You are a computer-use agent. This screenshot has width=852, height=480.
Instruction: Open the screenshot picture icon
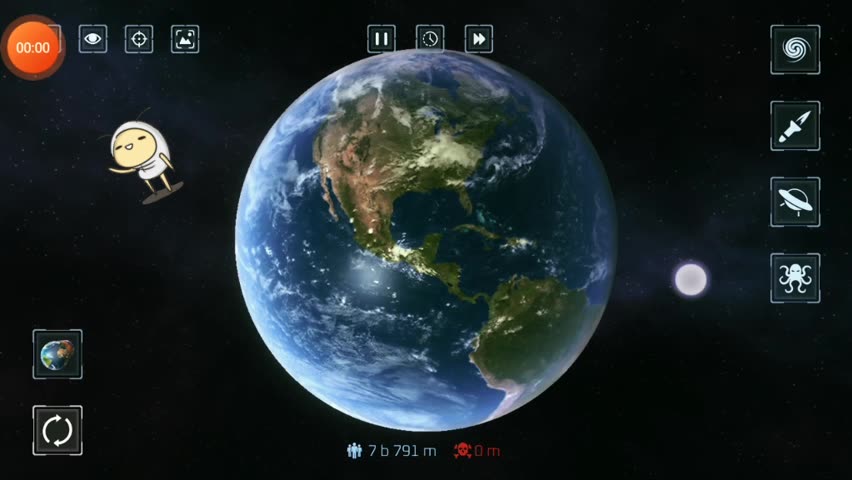click(x=185, y=39)
